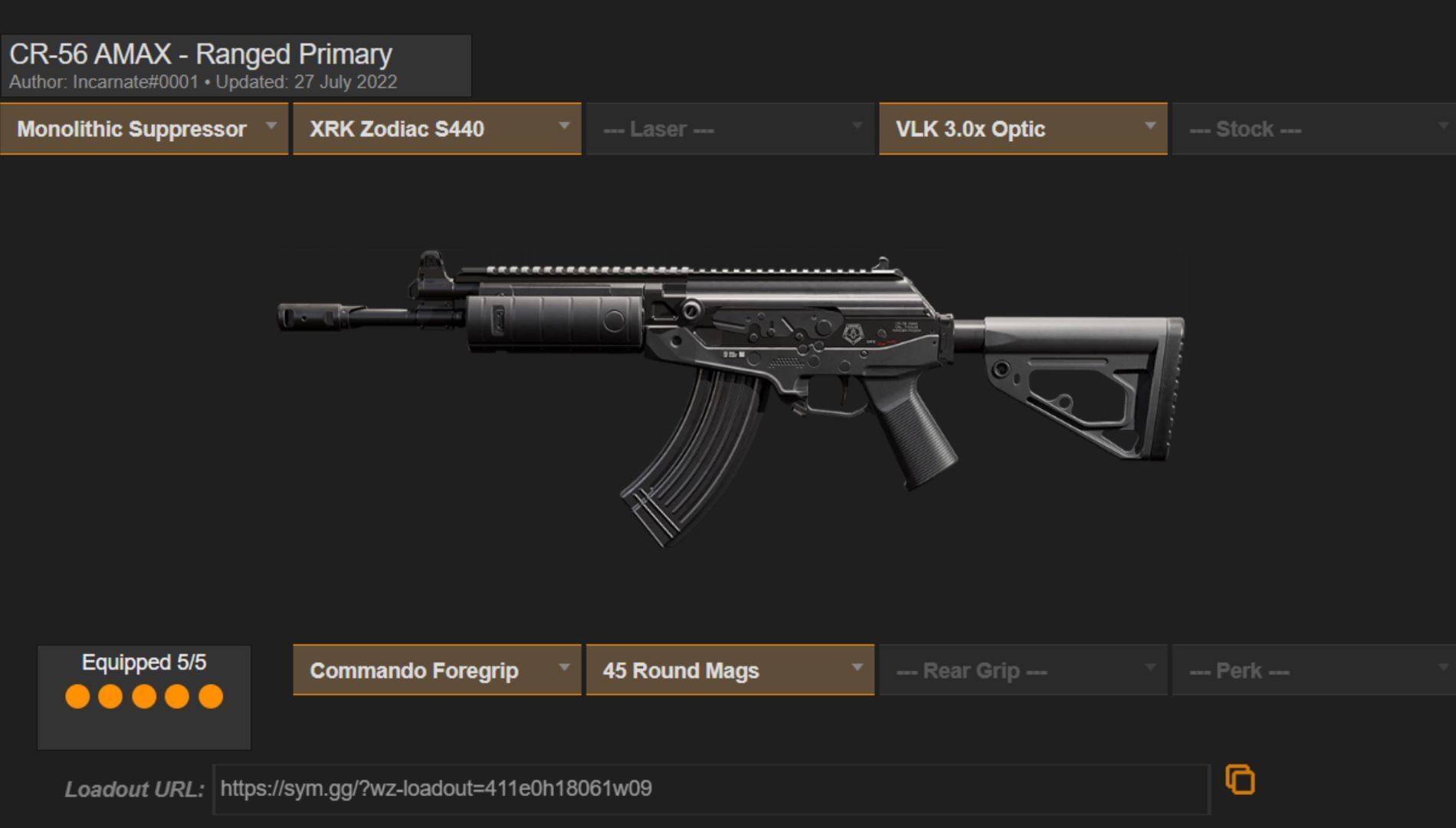Open the Commando Foregrip underbarrel dropdown
Image resolution: width=1456 pixels, height=828 pixels.
(x=437, y=670)
